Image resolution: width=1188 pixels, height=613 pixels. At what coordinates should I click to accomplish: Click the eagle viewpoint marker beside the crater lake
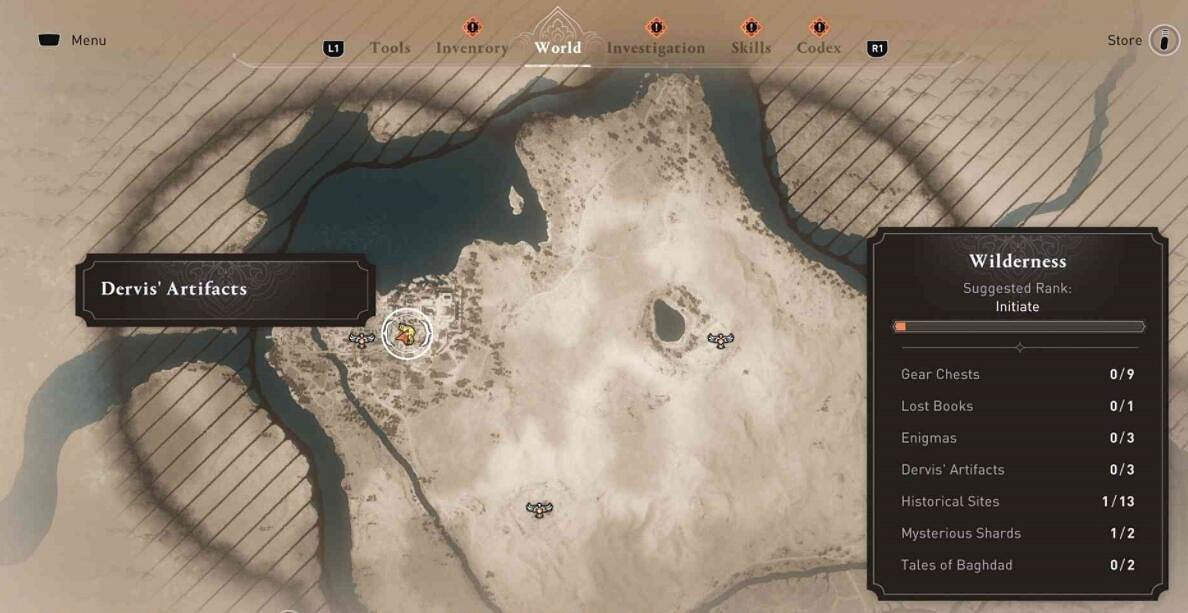click(x=720, y=340)
